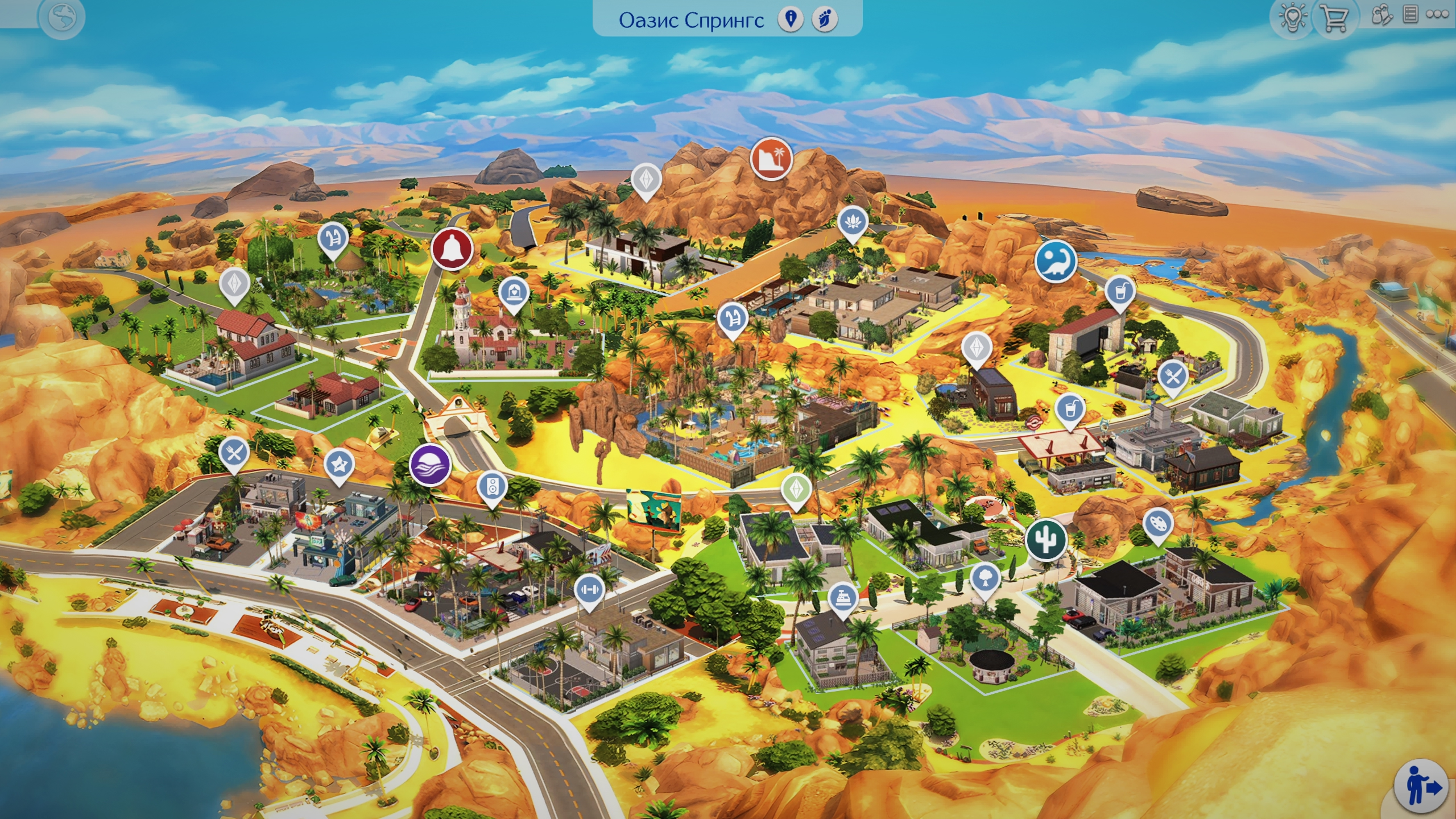
Task: Select the lotus flower spa marker
Action: point(851,221)
